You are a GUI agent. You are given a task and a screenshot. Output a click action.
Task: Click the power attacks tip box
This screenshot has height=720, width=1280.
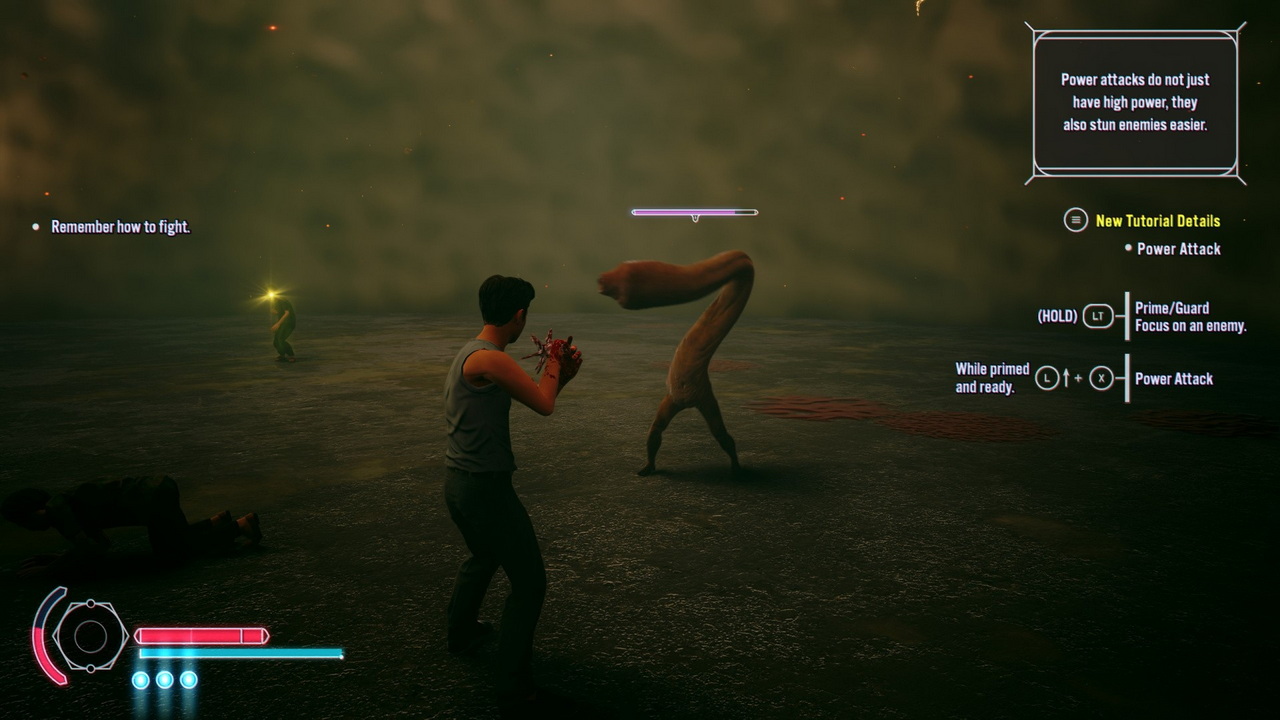(1135, 103)
